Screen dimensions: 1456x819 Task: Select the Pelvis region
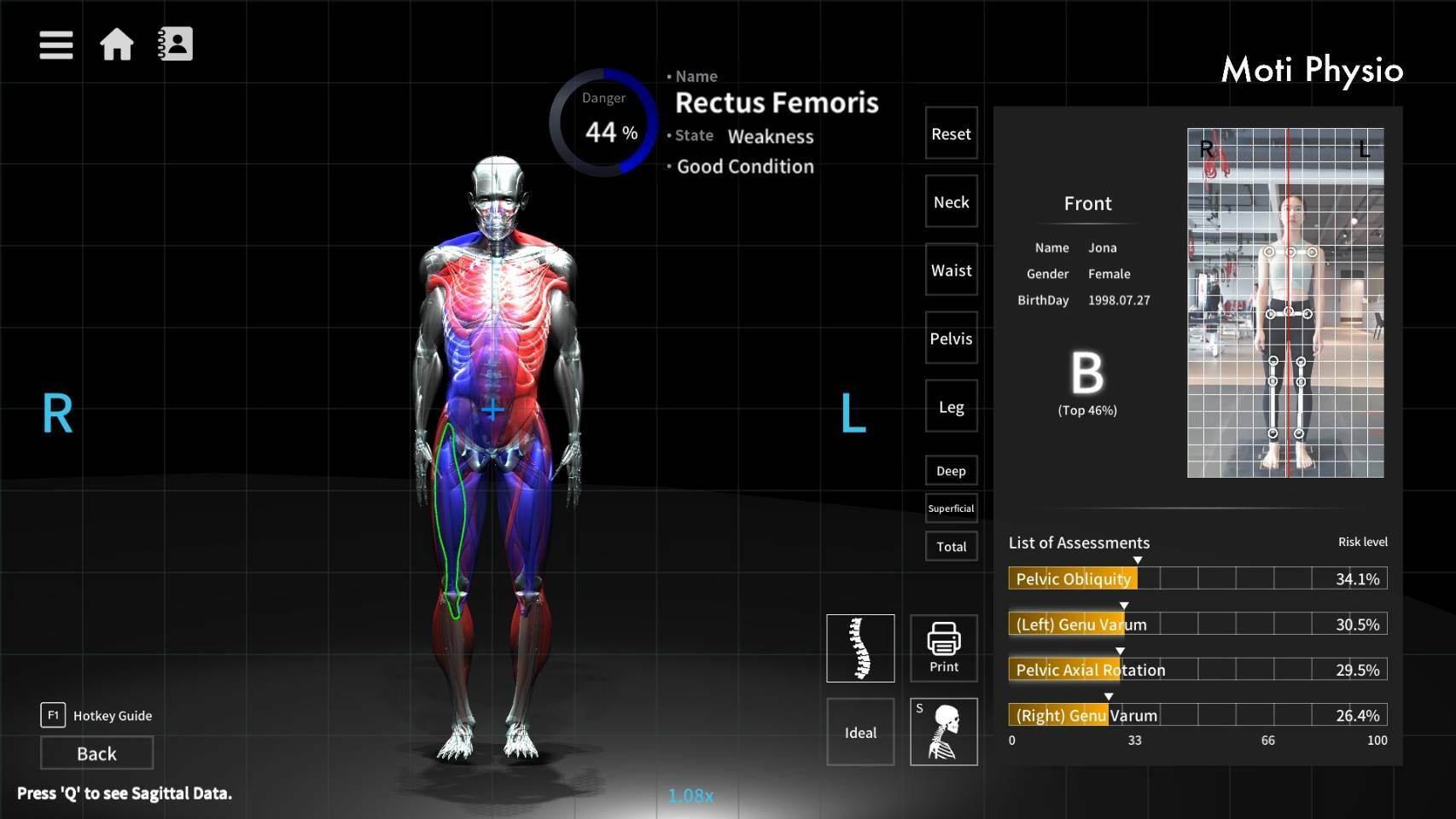tap(950, 339)
